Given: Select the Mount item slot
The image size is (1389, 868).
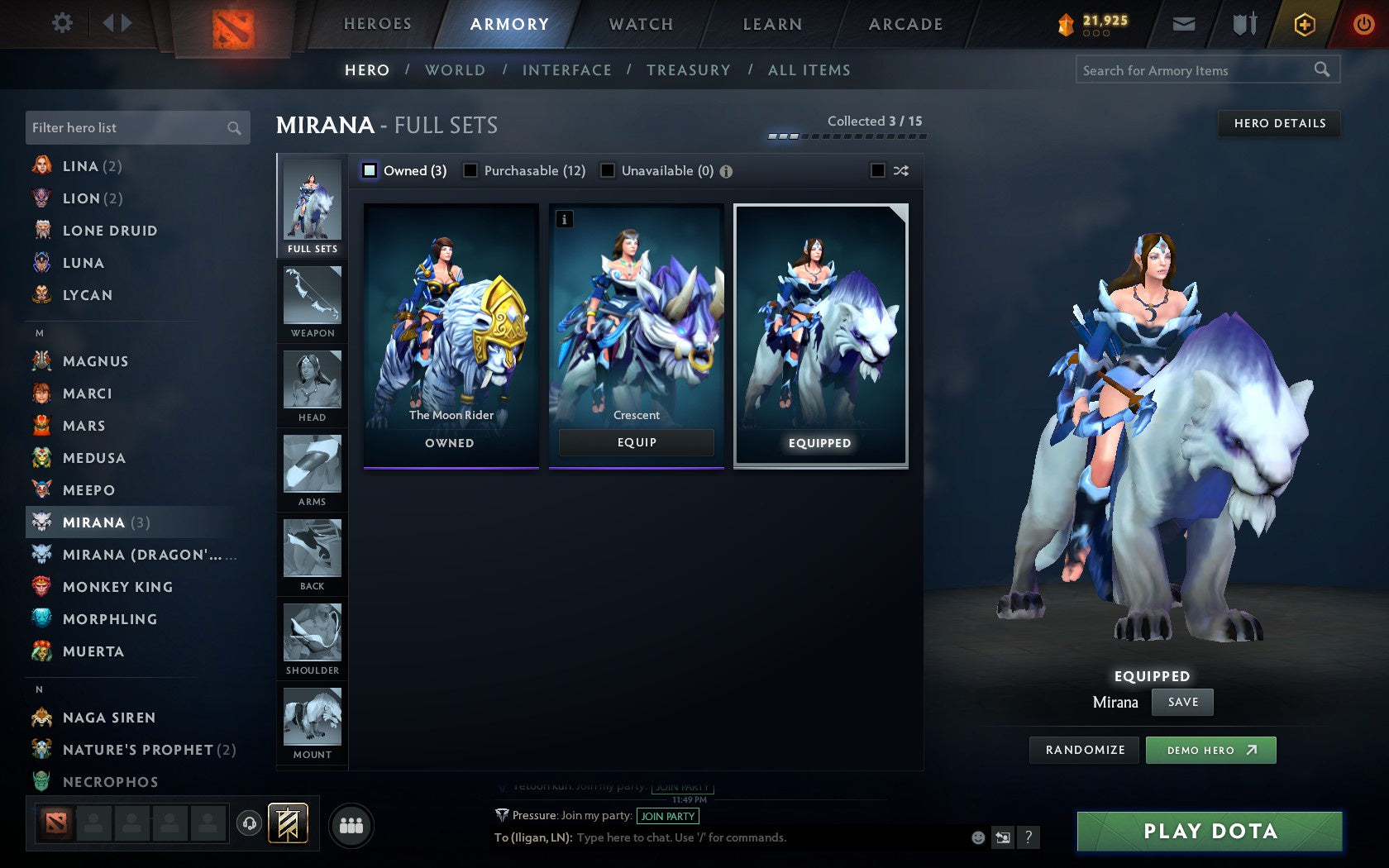Looking at the screenshot, I should coord(312,719).
